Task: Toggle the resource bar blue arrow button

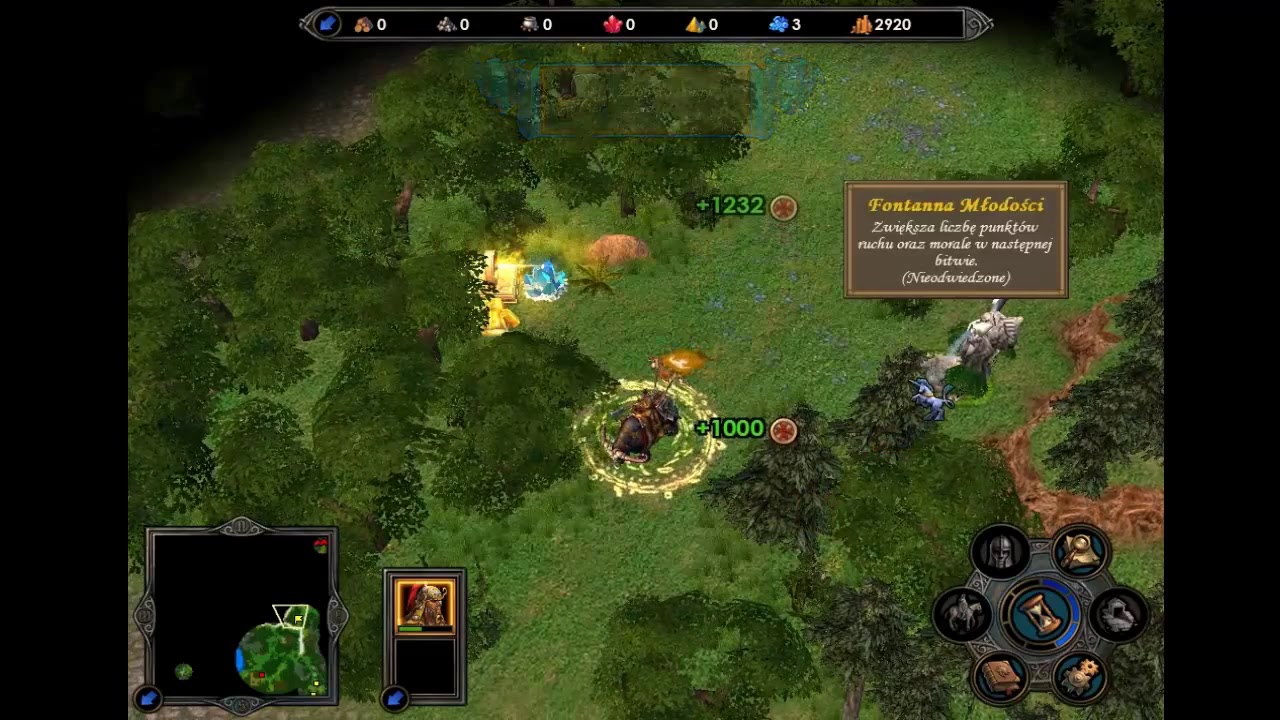Action: click(327, 24)
